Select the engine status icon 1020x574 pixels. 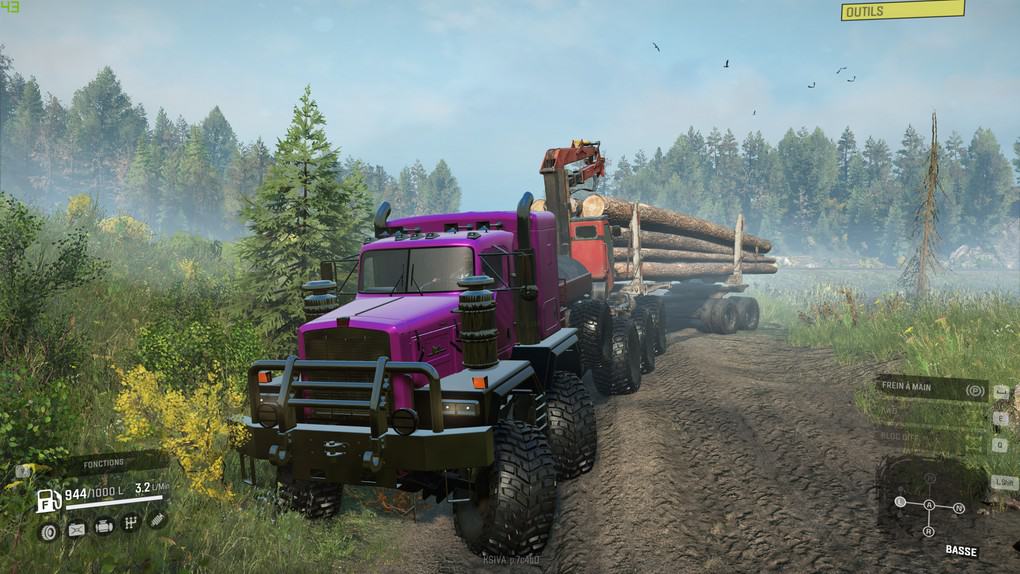pos(103,526)
